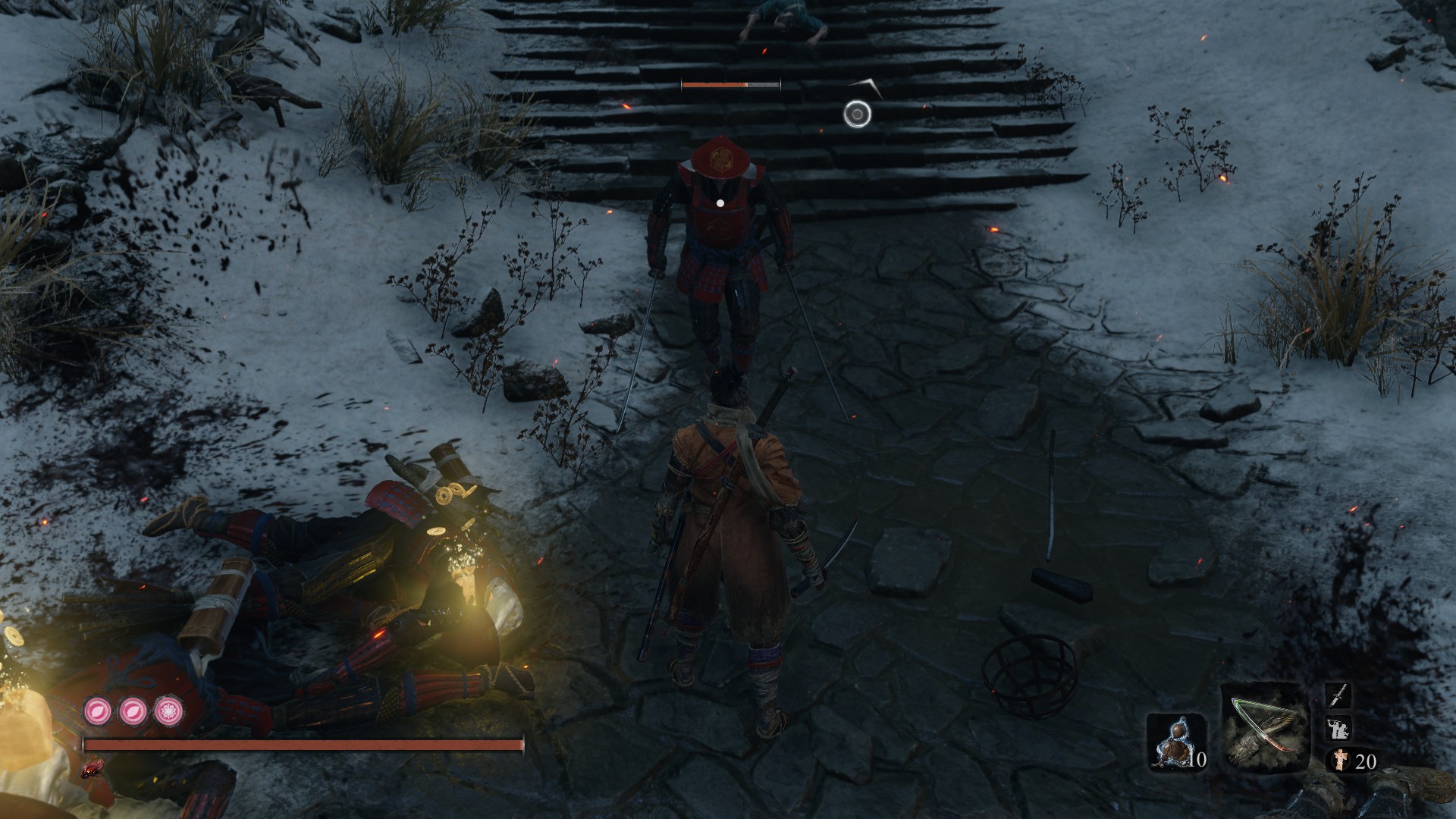Click the snowflake-patterned resurrection node
Screen dimensions: 1456x819
coord(168,711)
